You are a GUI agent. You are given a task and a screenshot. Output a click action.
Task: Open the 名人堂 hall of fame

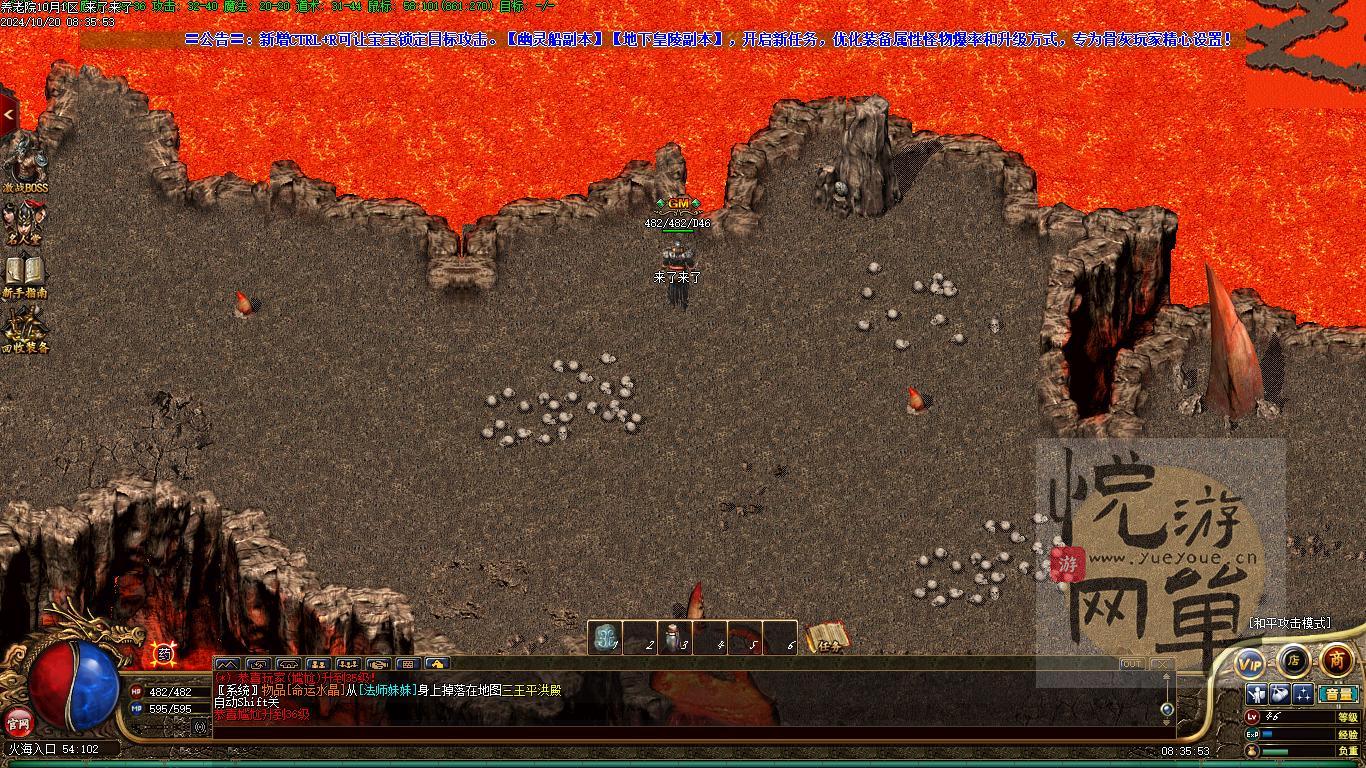click(x=24, y=220)
